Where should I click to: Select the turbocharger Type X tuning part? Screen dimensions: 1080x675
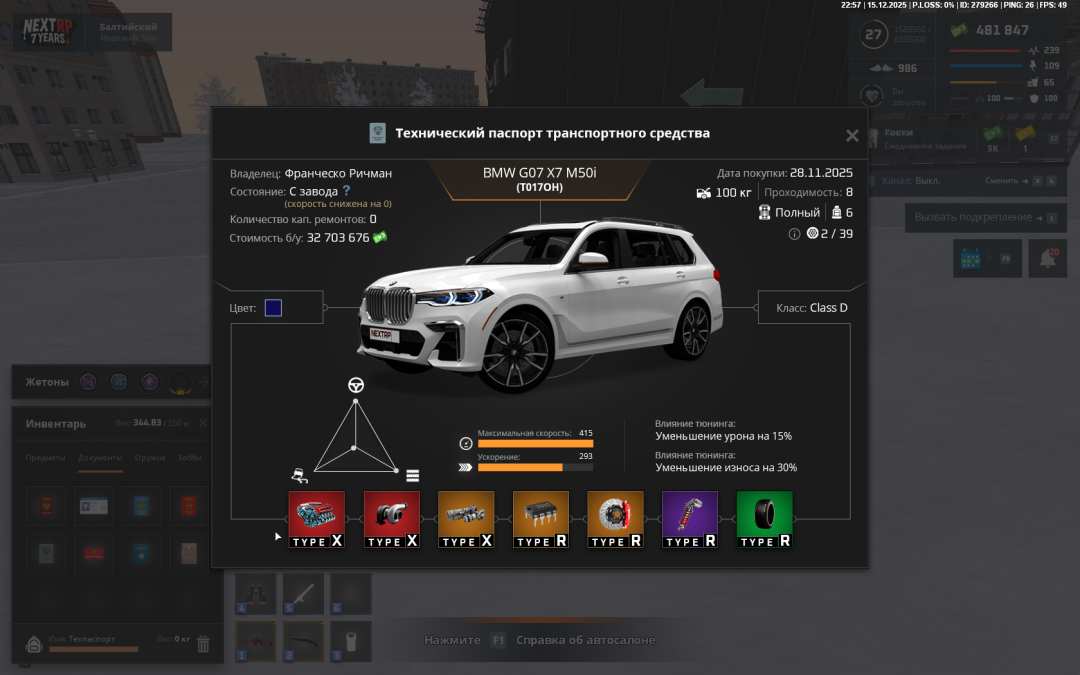point(391,519)
